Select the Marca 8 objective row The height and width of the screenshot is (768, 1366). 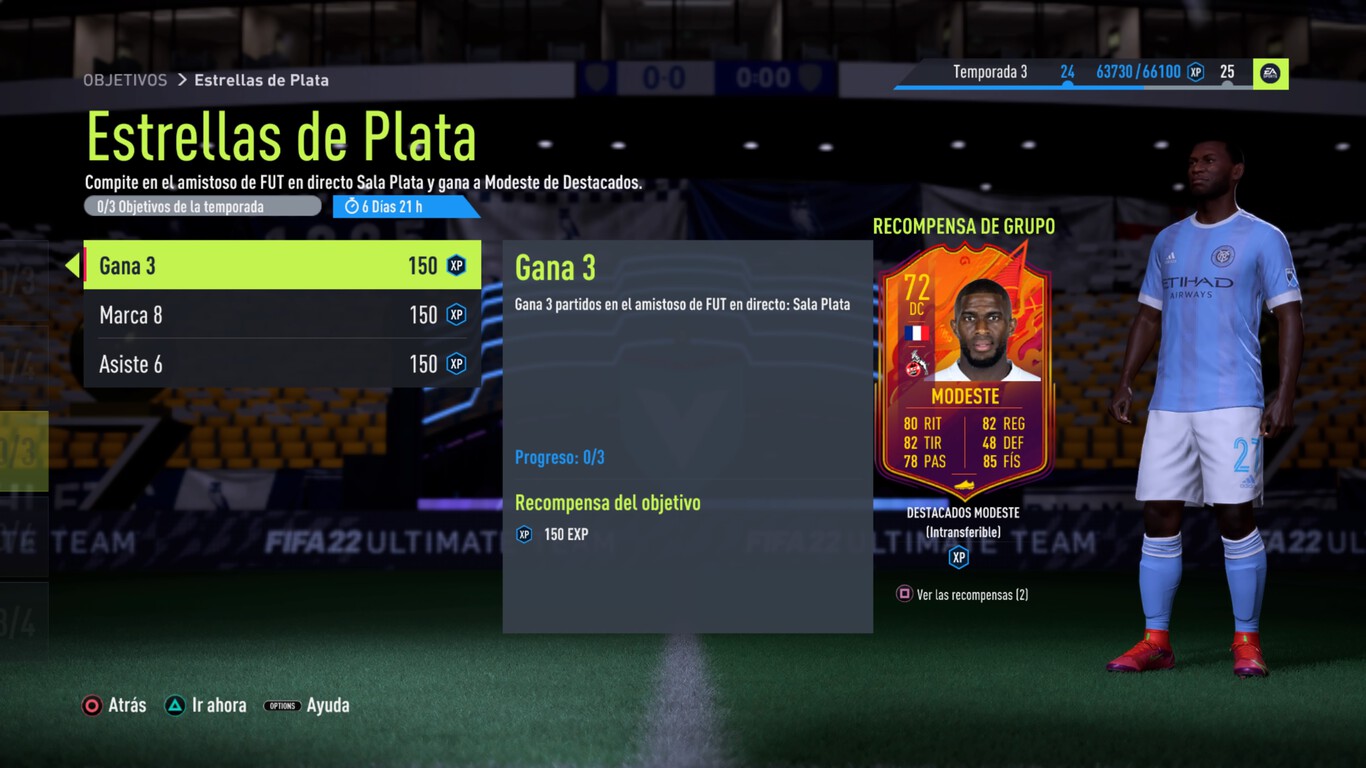point(280,314)
